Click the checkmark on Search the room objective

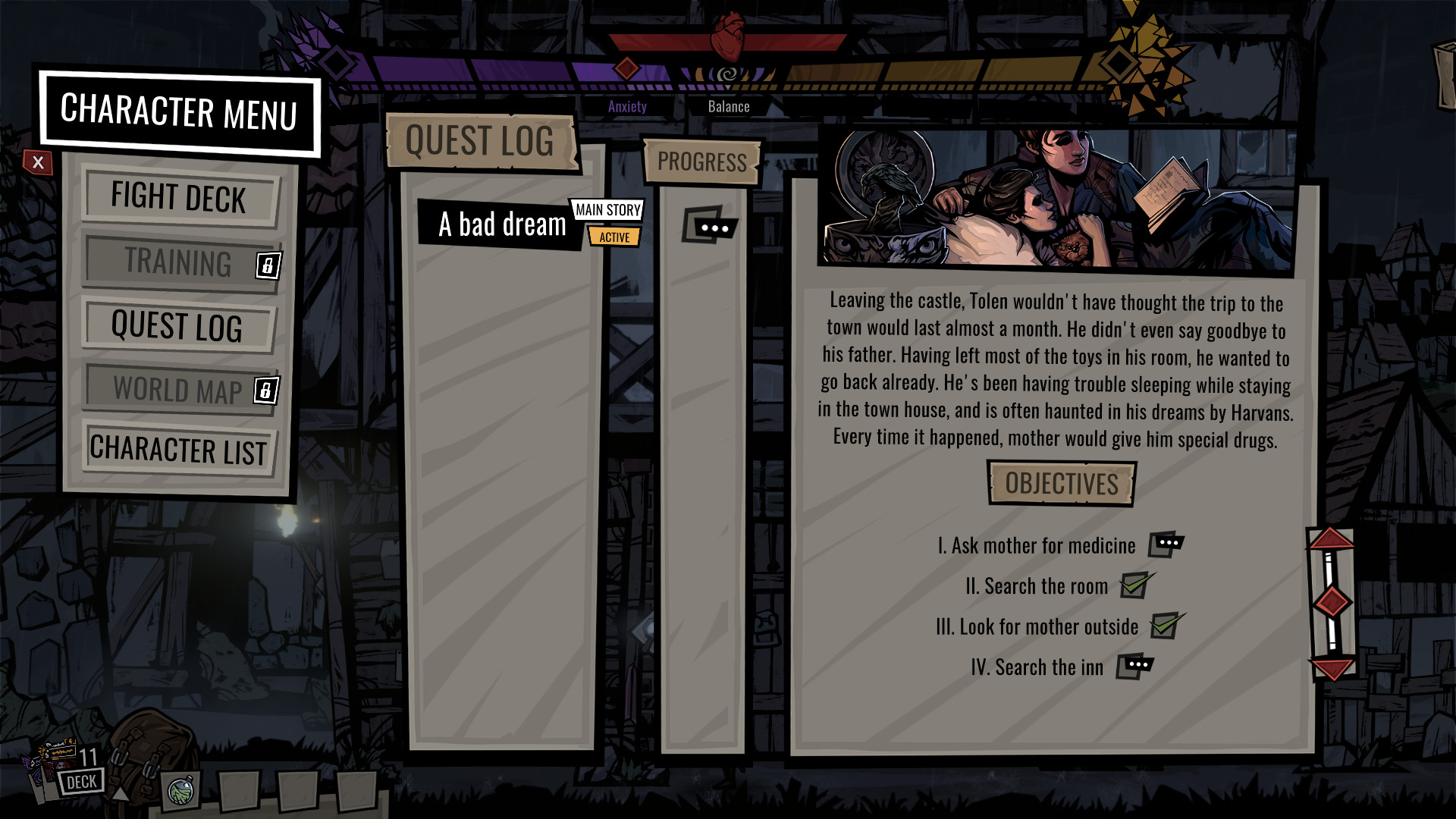(x=1133, y=585)
